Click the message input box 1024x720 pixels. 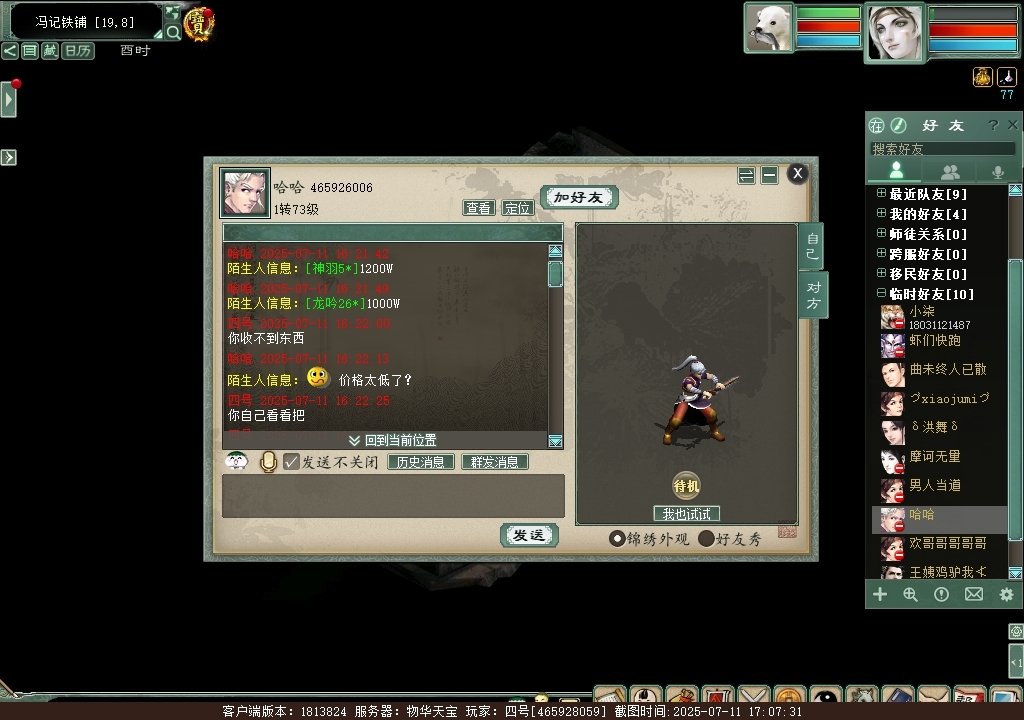click(393, 496)
